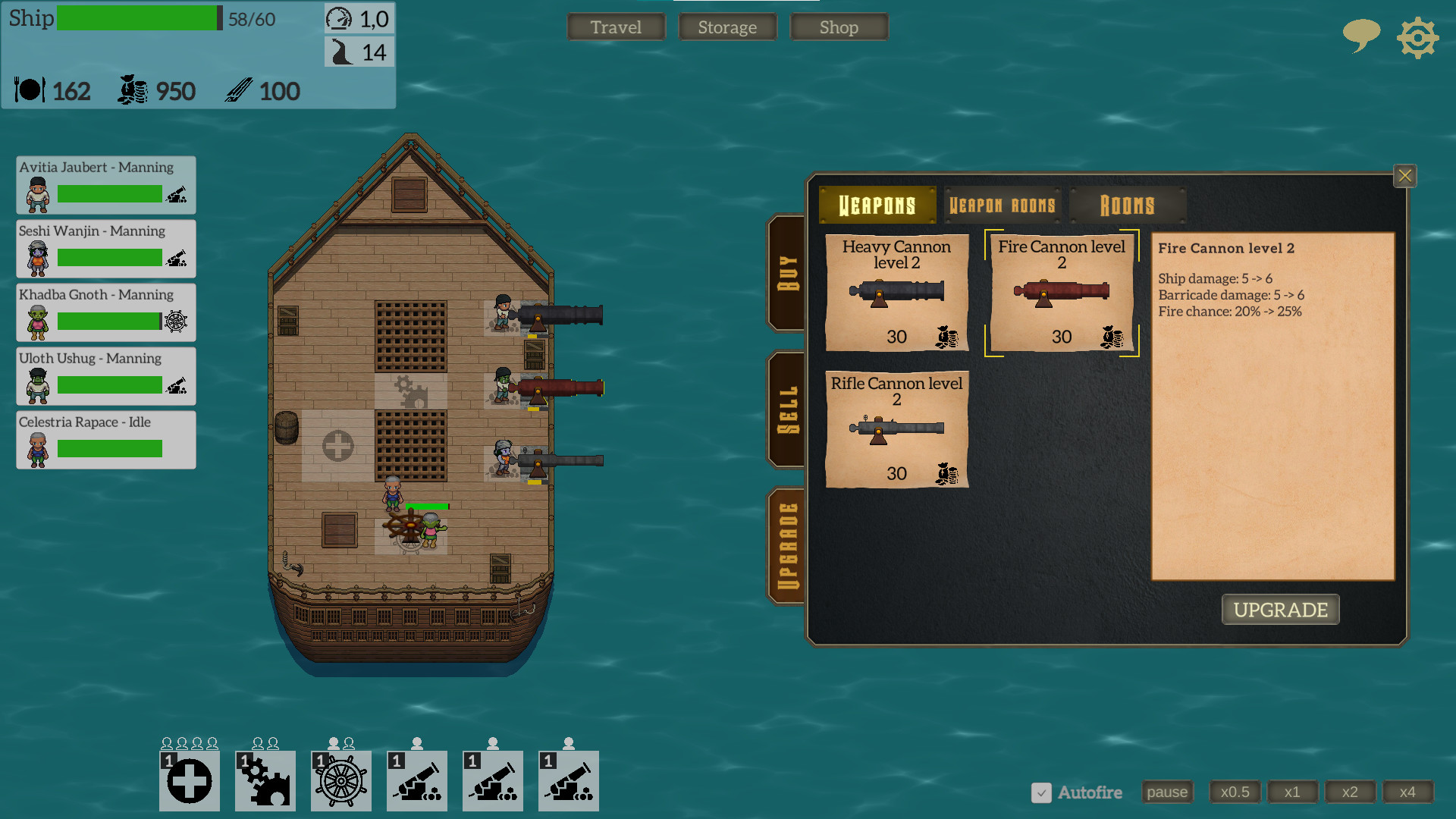The image size is (1456, 819).
Task: Select the medical room icon with plus symbol
Action: (x=189, y=780)
